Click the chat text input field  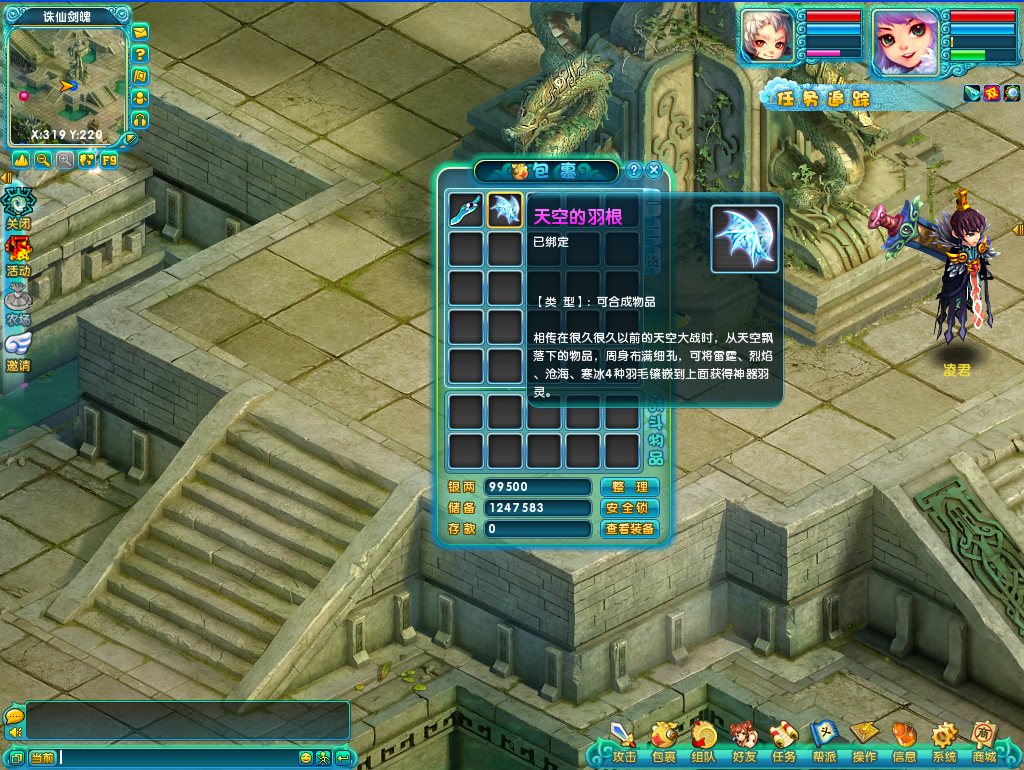coord(178,757)
